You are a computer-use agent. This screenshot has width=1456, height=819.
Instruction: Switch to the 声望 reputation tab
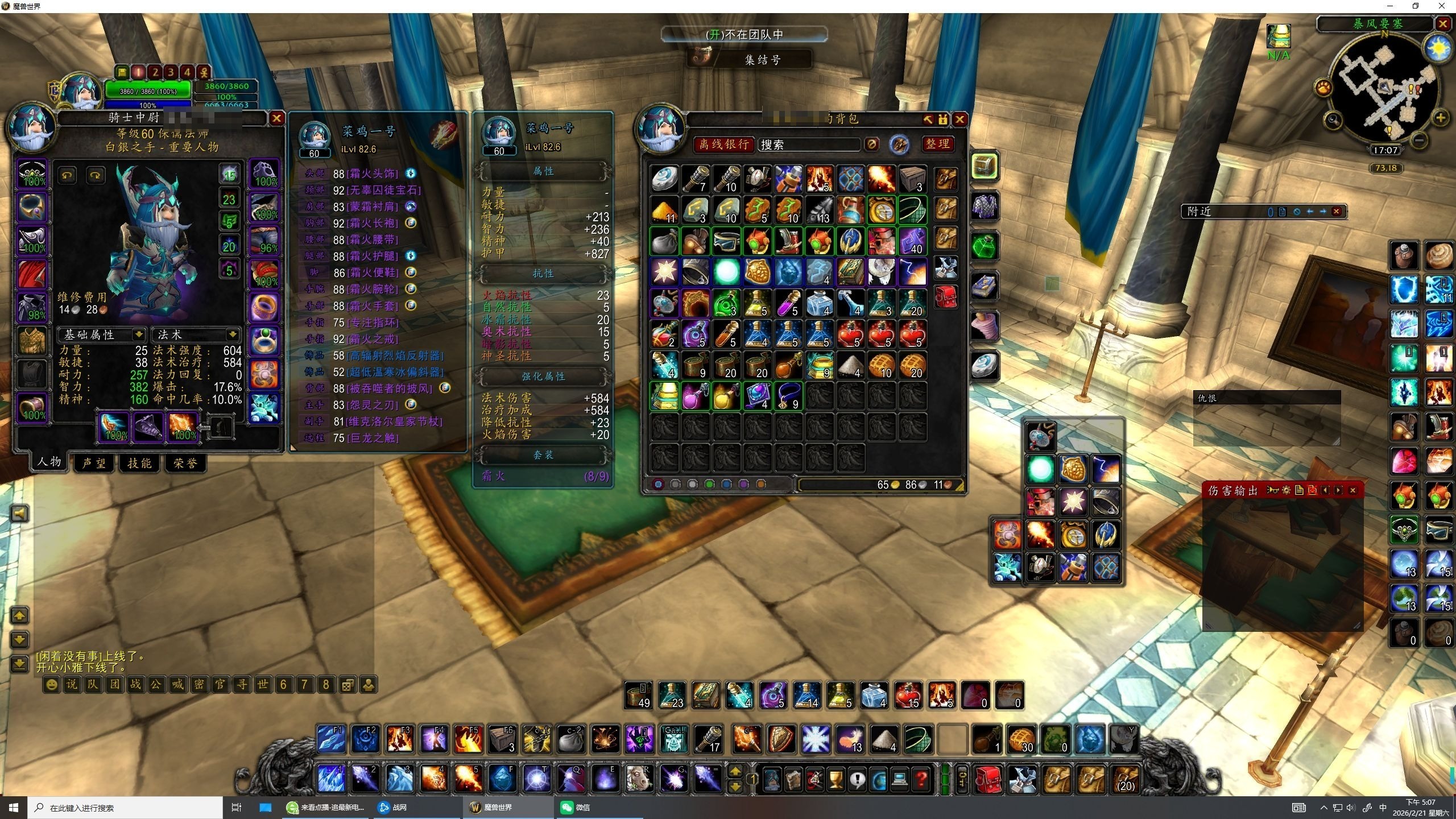[94, 464]
